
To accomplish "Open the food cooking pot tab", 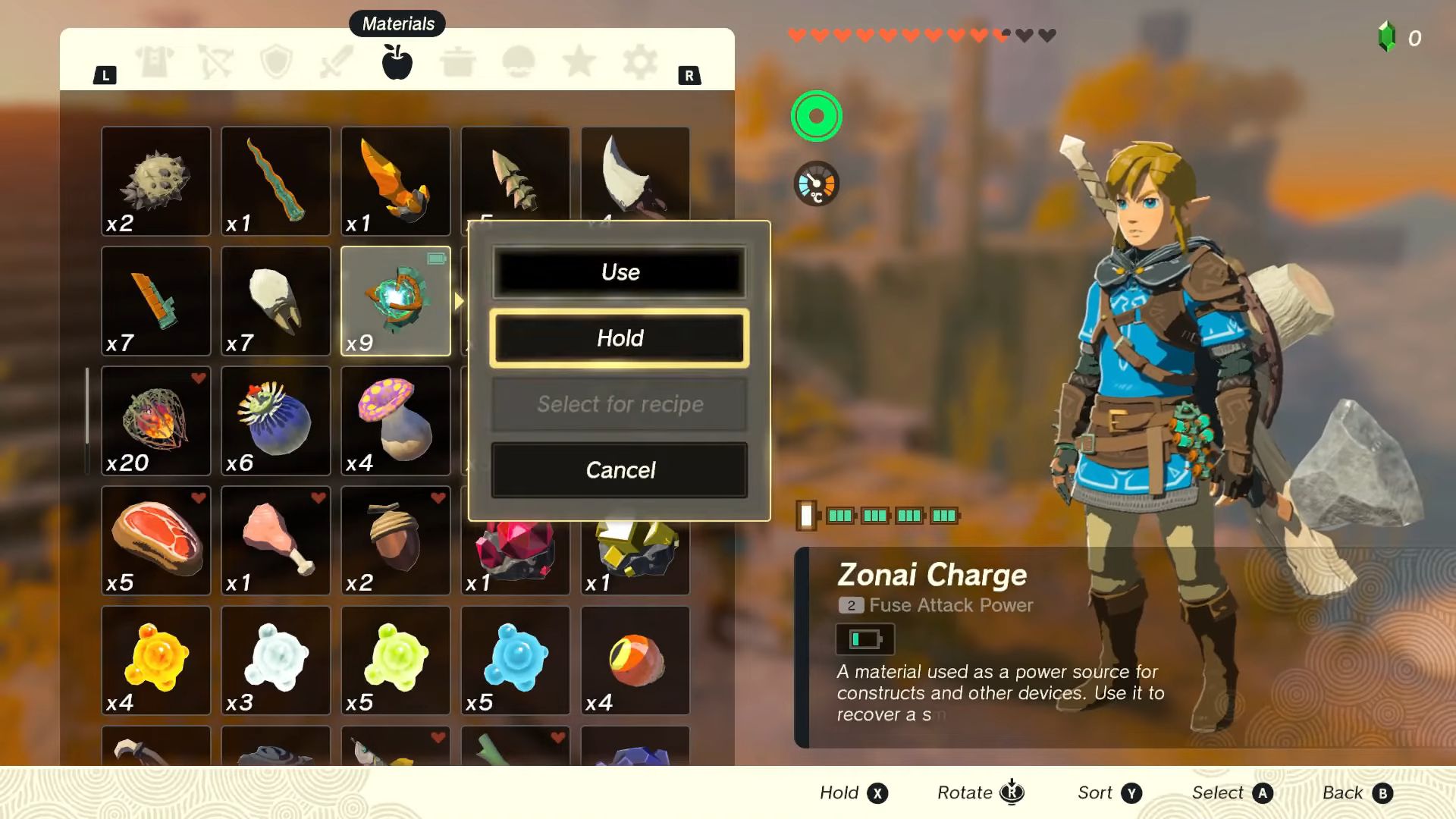I will pos(457,61).
